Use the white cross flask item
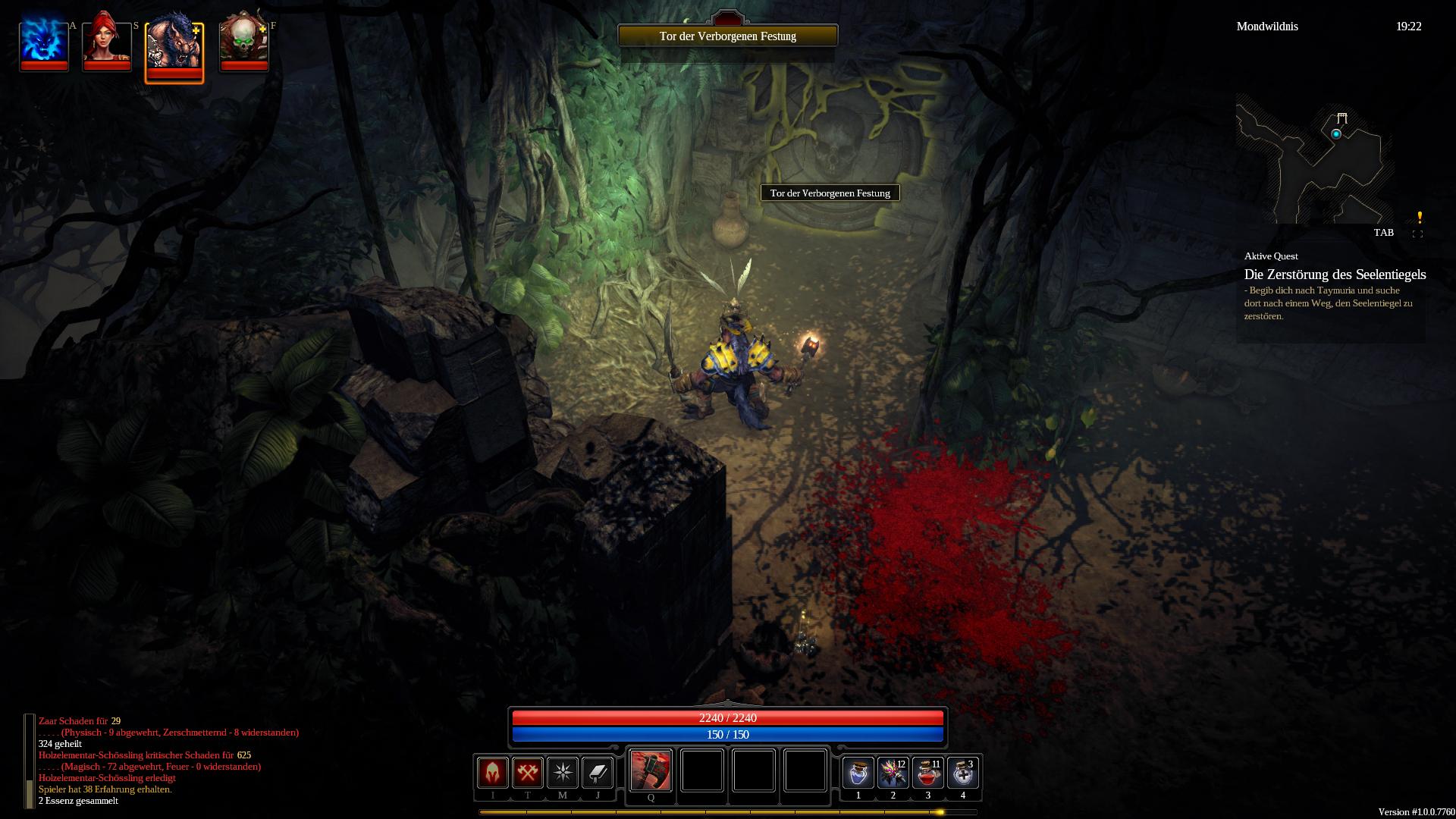The height and width of the screenshot is (819, 1456). coord(962,773)
